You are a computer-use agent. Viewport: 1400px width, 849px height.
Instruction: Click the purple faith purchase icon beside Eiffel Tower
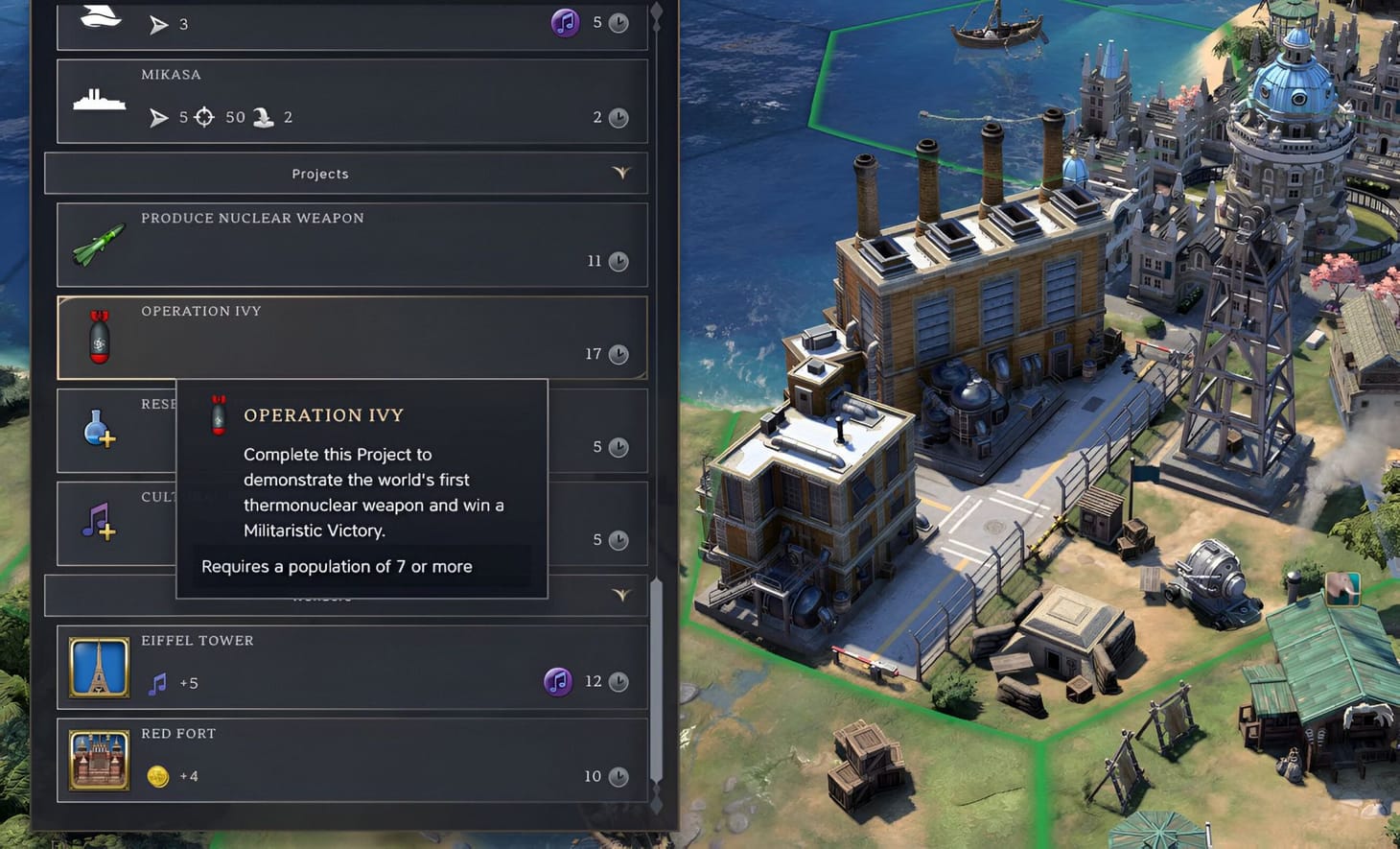tap(558, 681)
